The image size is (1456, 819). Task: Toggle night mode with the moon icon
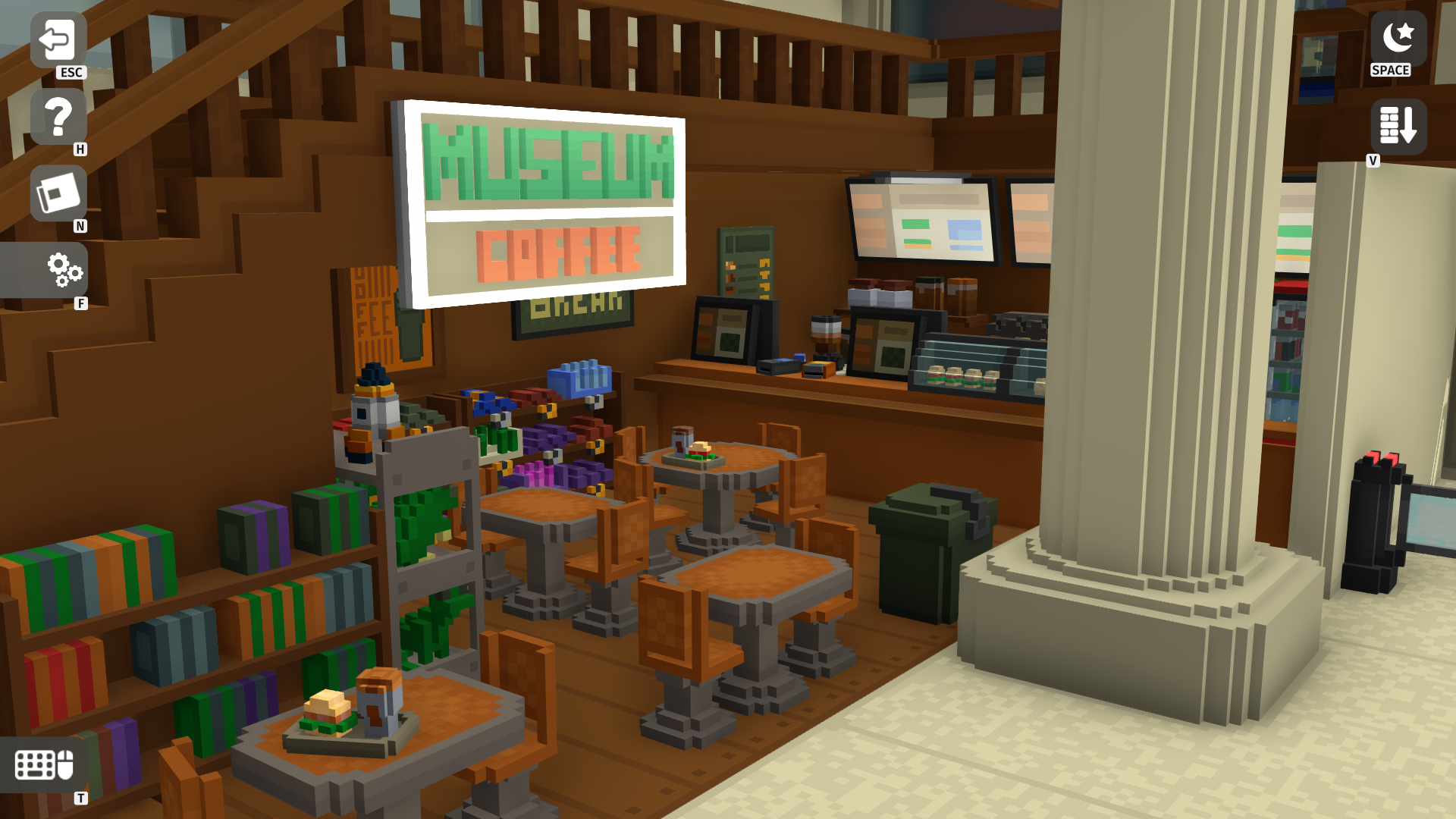tap(1395, 39)
